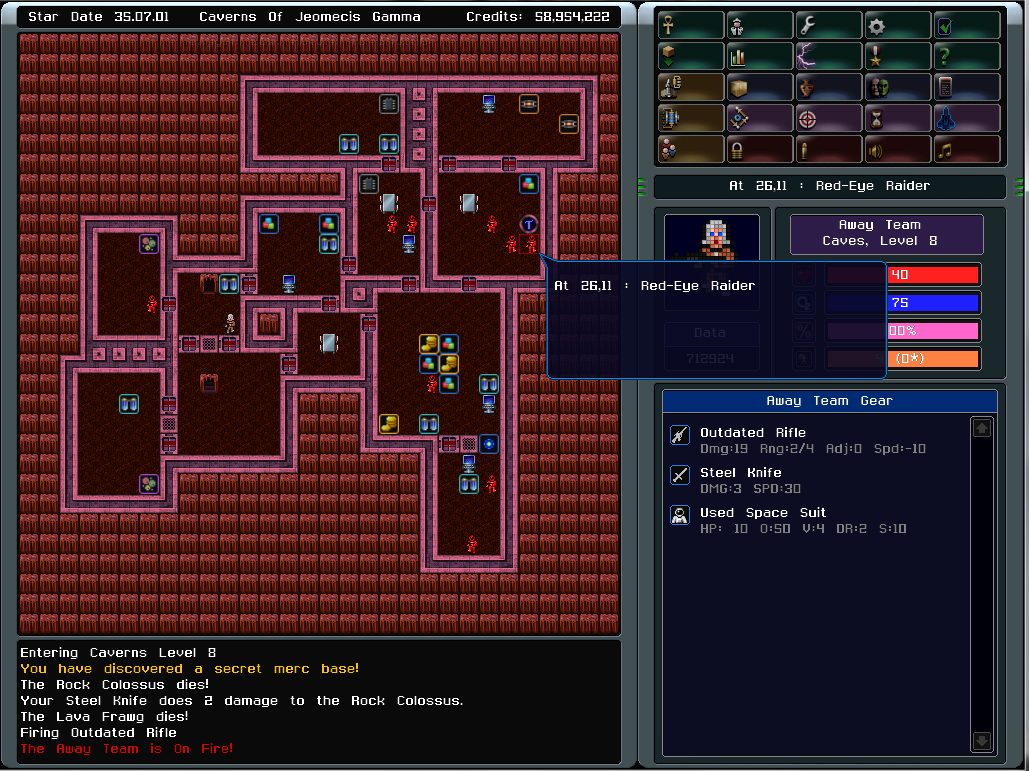The width and height of the screenshot is (1029, 771).
Task: Open the green question mark help button
Action: tap(967, 57)
